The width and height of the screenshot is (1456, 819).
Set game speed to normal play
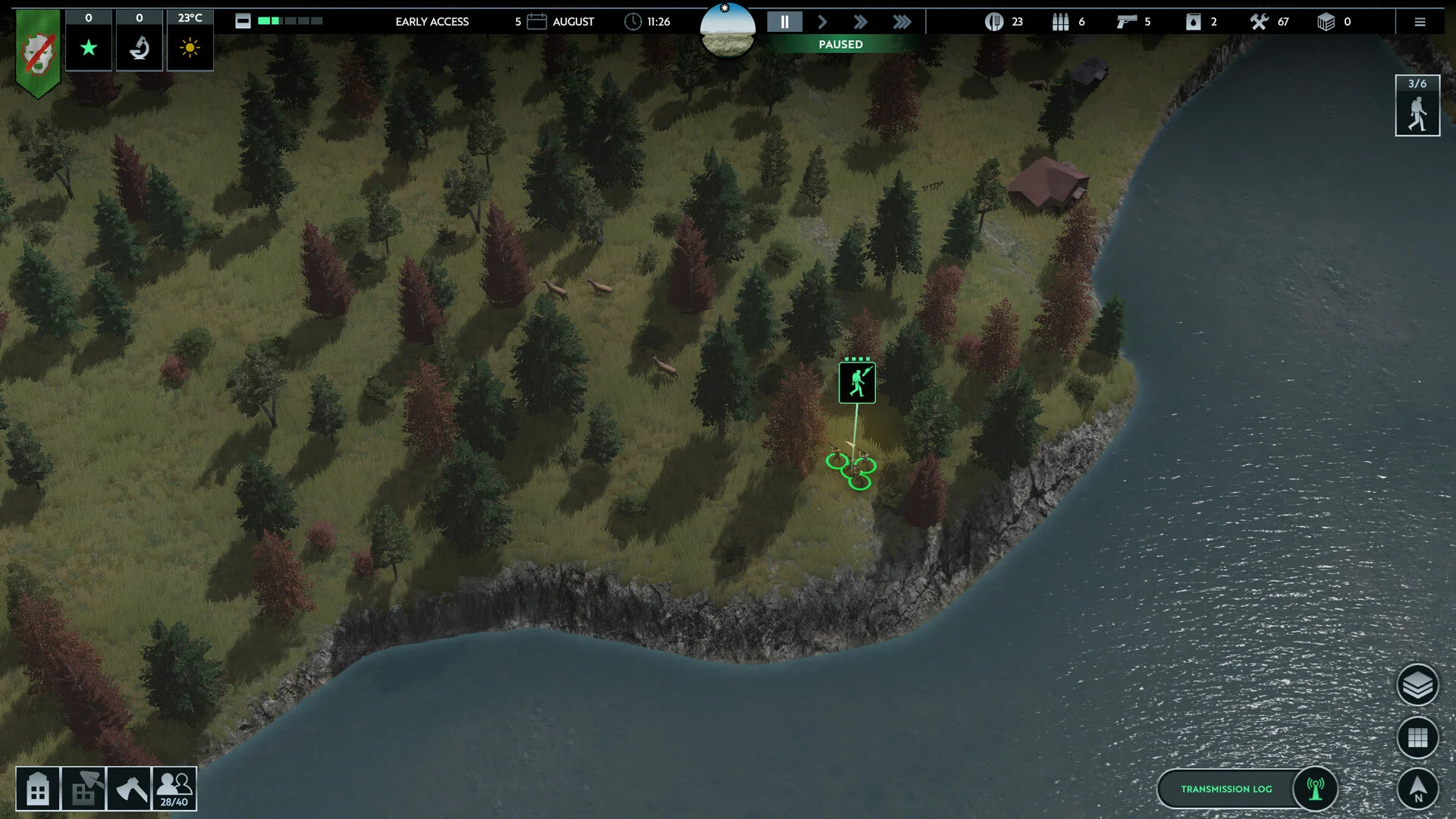(823, 22)
